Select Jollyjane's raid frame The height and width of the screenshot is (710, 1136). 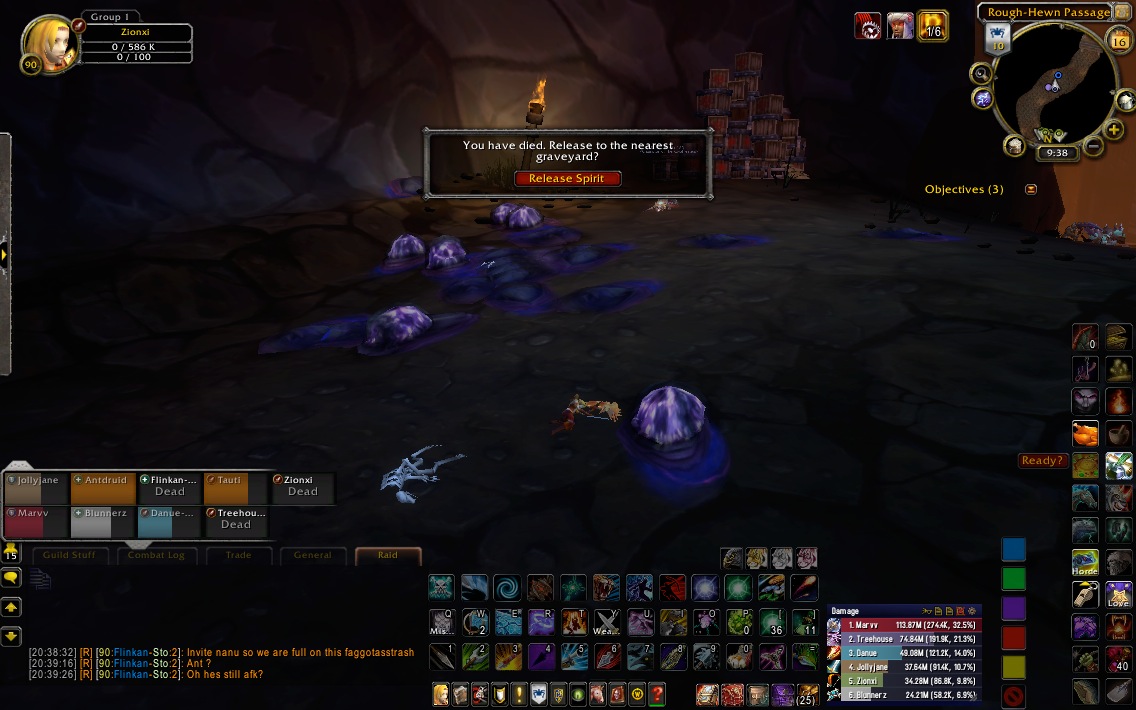pos(36,487)
